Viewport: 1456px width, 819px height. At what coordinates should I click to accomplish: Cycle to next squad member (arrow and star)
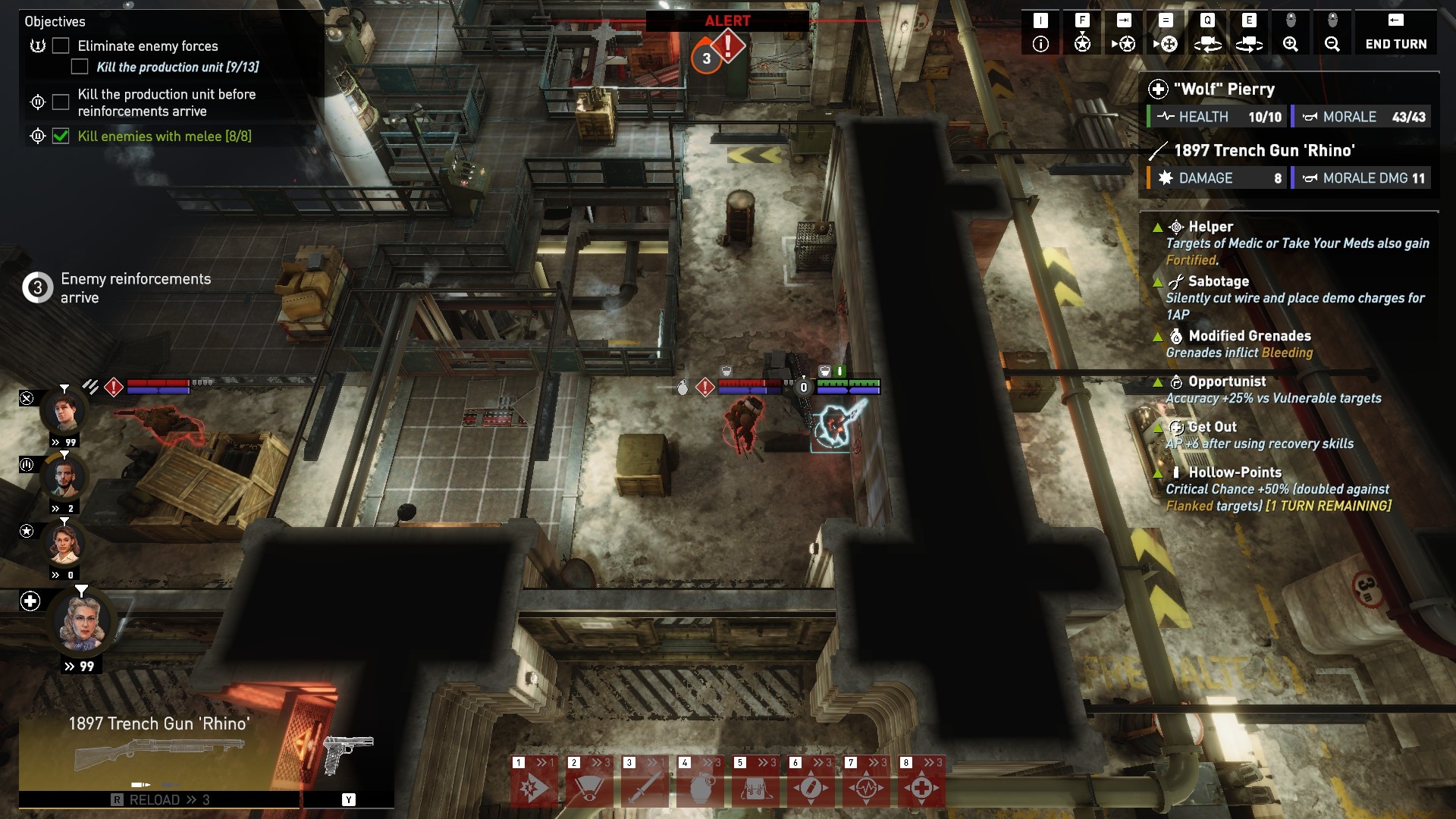point(1124,35)
